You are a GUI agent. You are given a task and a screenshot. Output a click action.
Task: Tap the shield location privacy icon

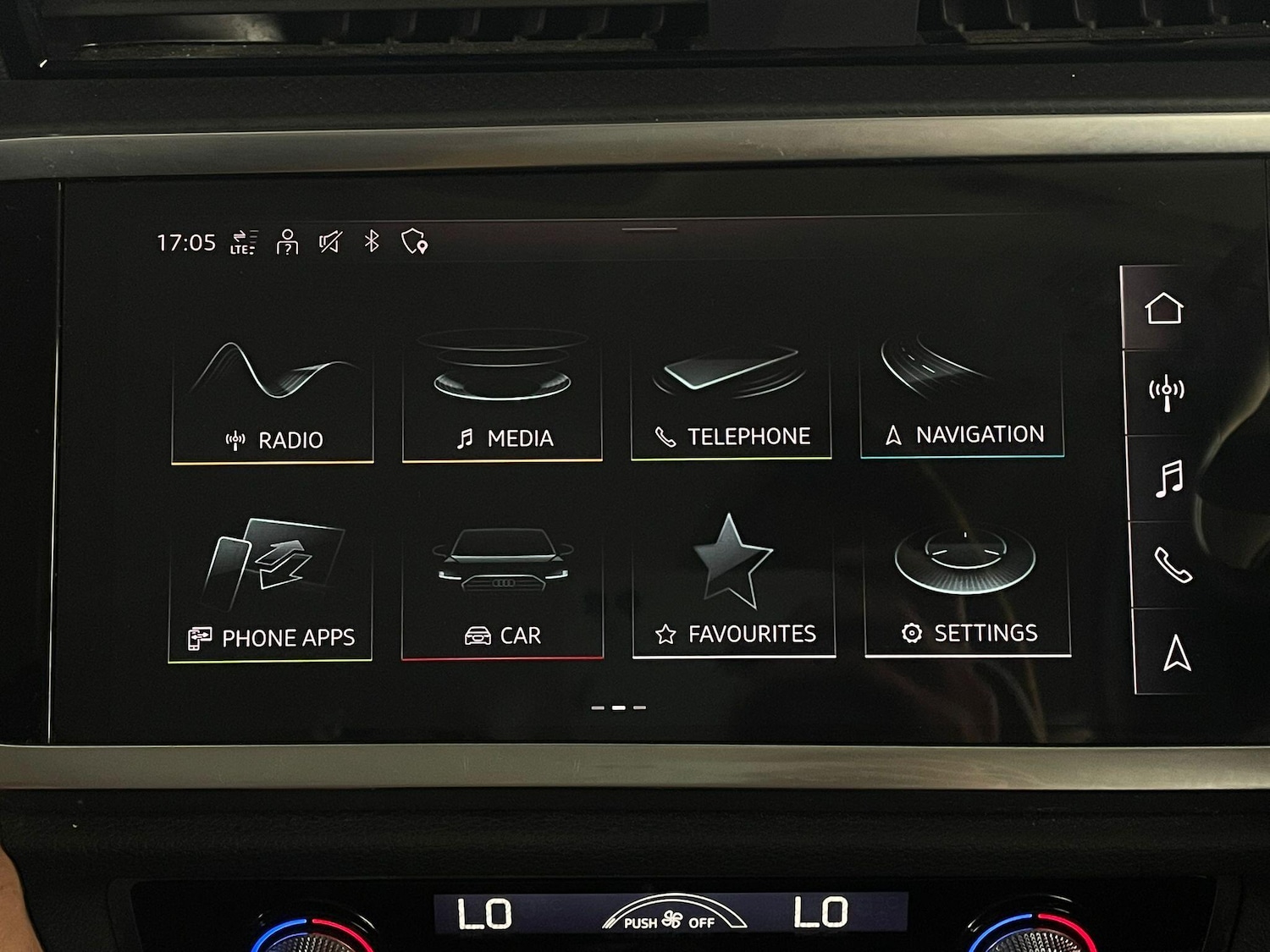point(414,242)
